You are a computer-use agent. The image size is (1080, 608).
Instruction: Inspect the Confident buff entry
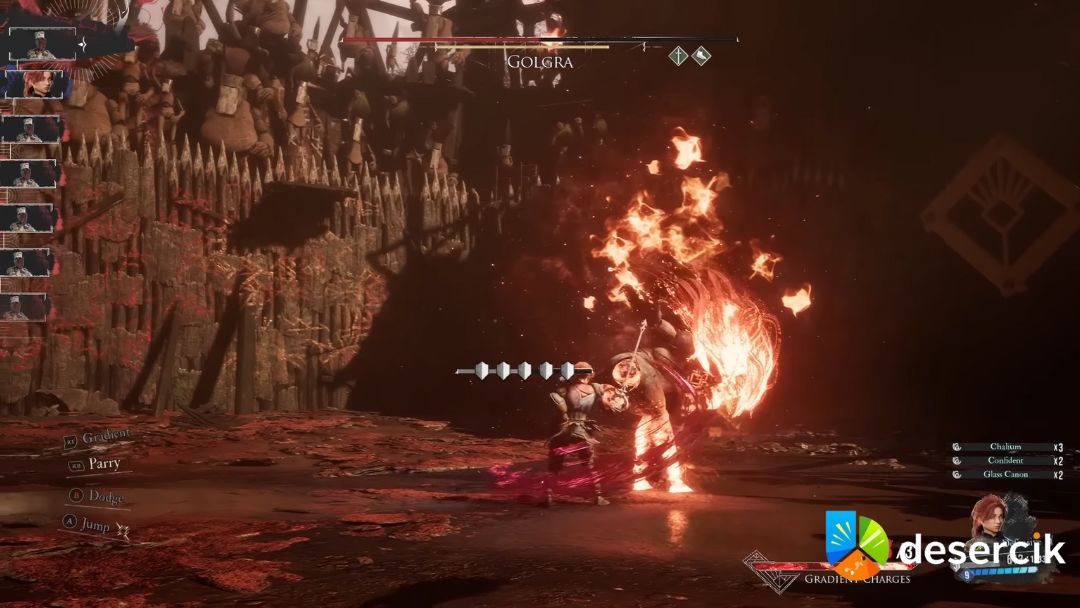coord(1006,461)
